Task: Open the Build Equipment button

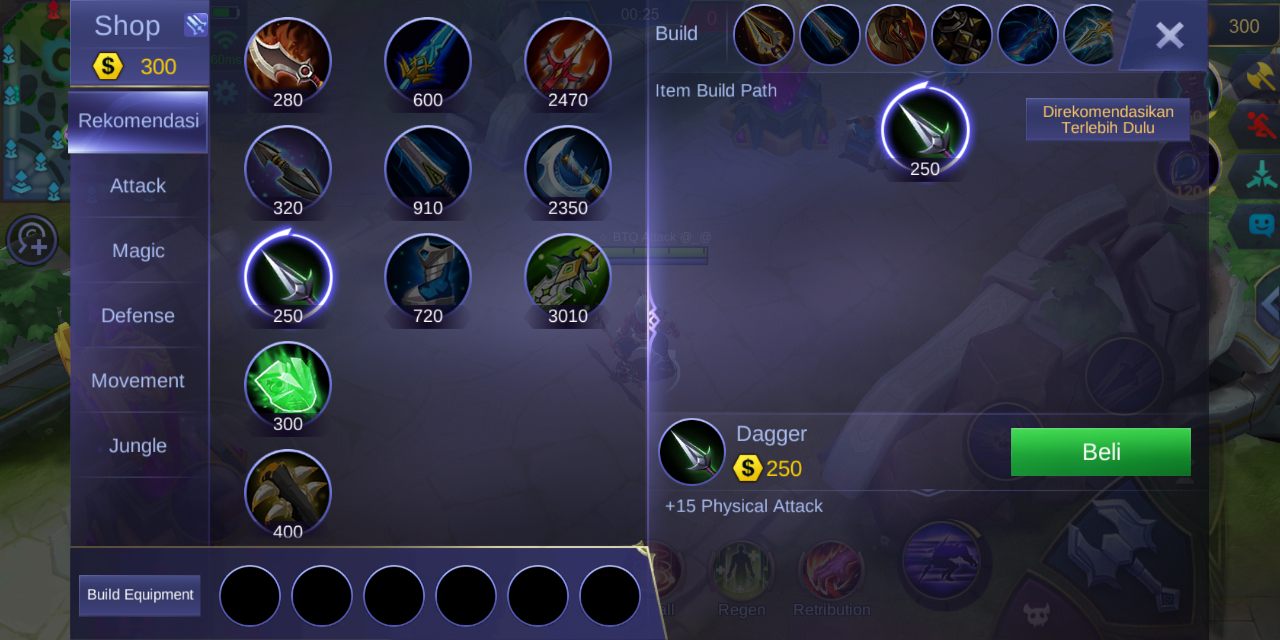Action: [140, 595]
